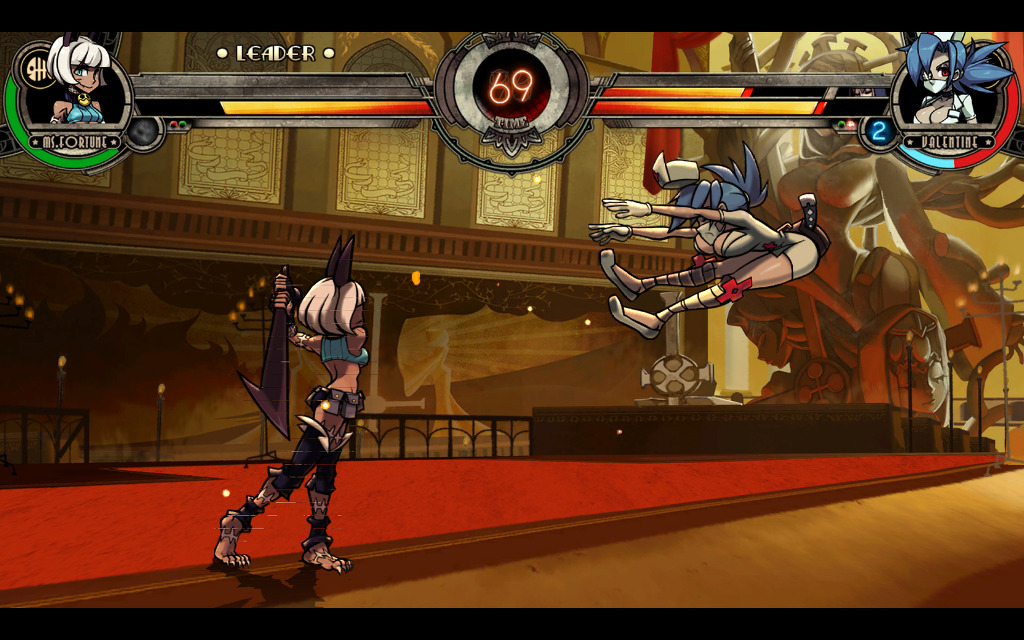1024x640 pixels.
Task: Click the Ms. Fortune character portrait
Action: pos(78,88)
